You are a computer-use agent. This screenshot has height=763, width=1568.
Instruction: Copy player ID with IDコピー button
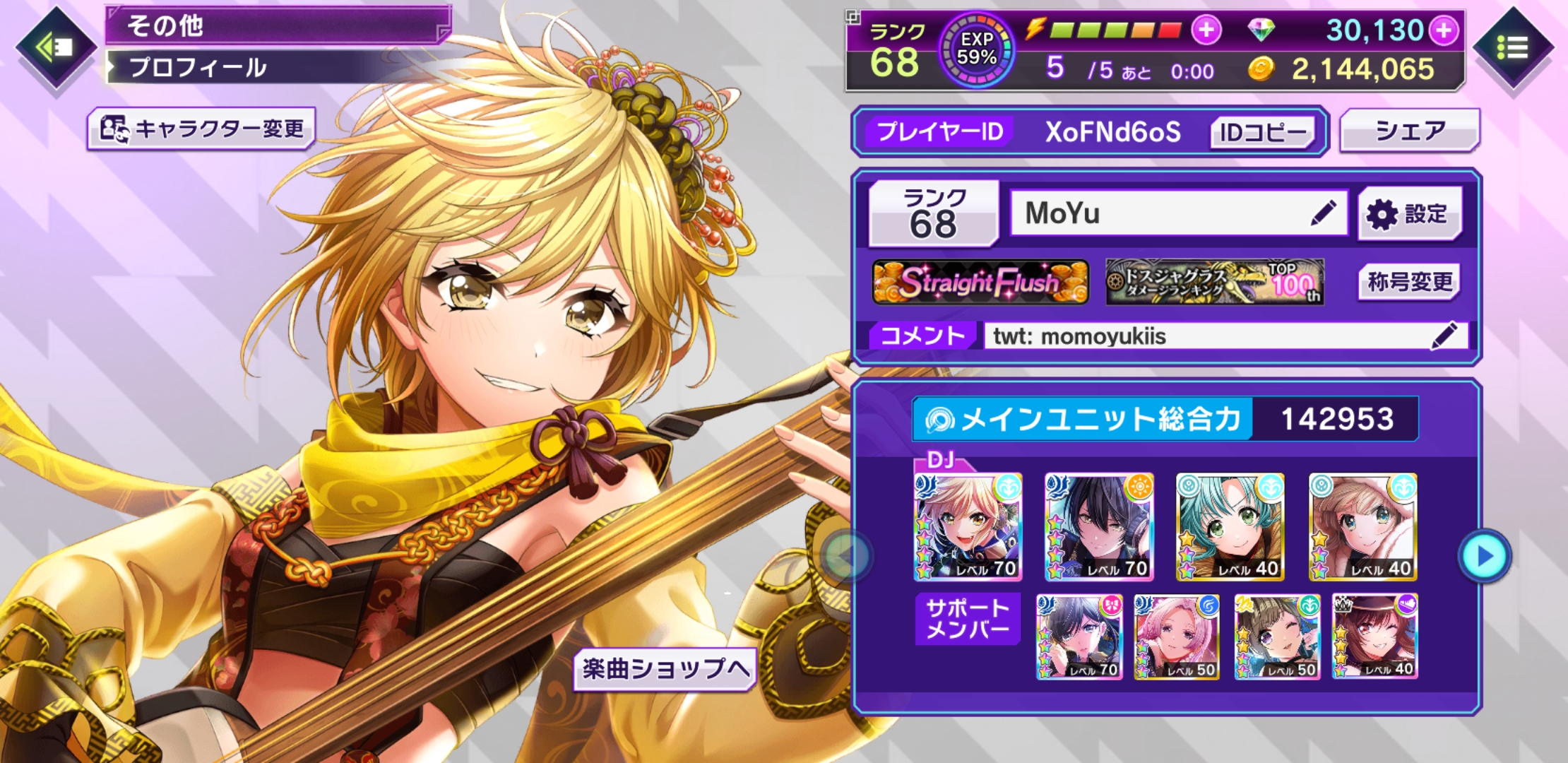click(1262, 132)
